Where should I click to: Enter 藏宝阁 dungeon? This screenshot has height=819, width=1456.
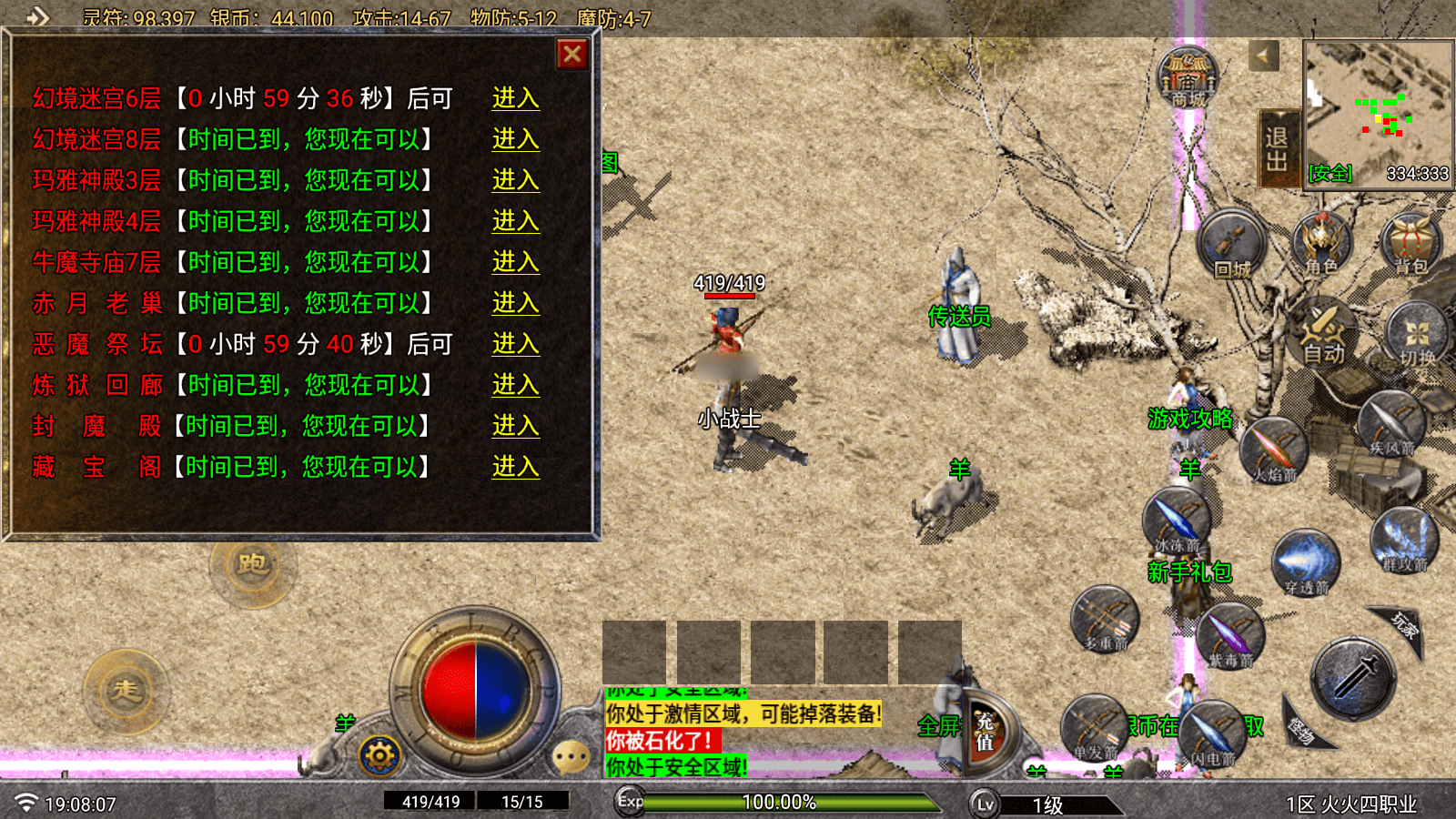pyautogui.click(x=515, y=467)
